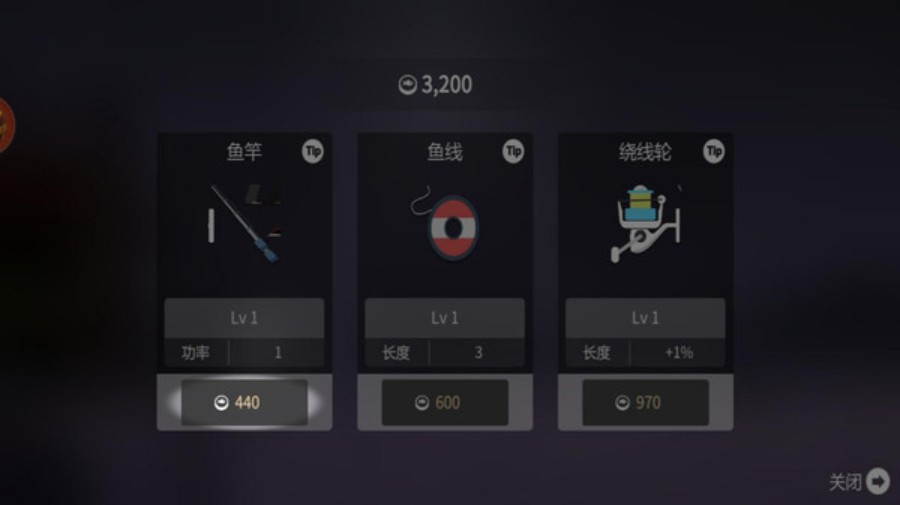Image resolution: width=900 pixels, height=505 pixels.
Task: Select the fishing rod image
Action: click(245, 223)
